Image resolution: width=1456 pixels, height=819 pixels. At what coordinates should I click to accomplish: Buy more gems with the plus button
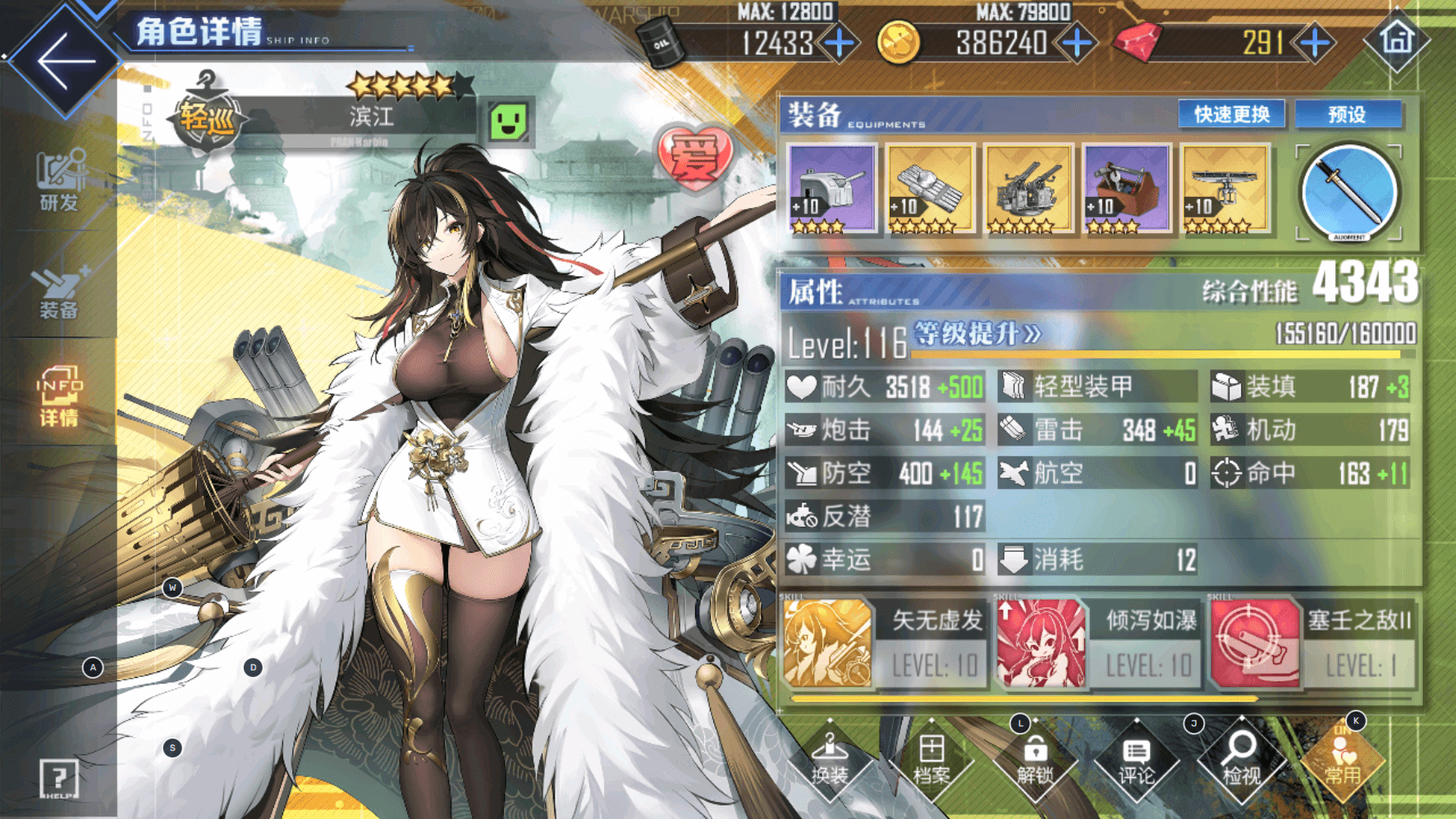pyautogui.click(x=1316, y=43)
